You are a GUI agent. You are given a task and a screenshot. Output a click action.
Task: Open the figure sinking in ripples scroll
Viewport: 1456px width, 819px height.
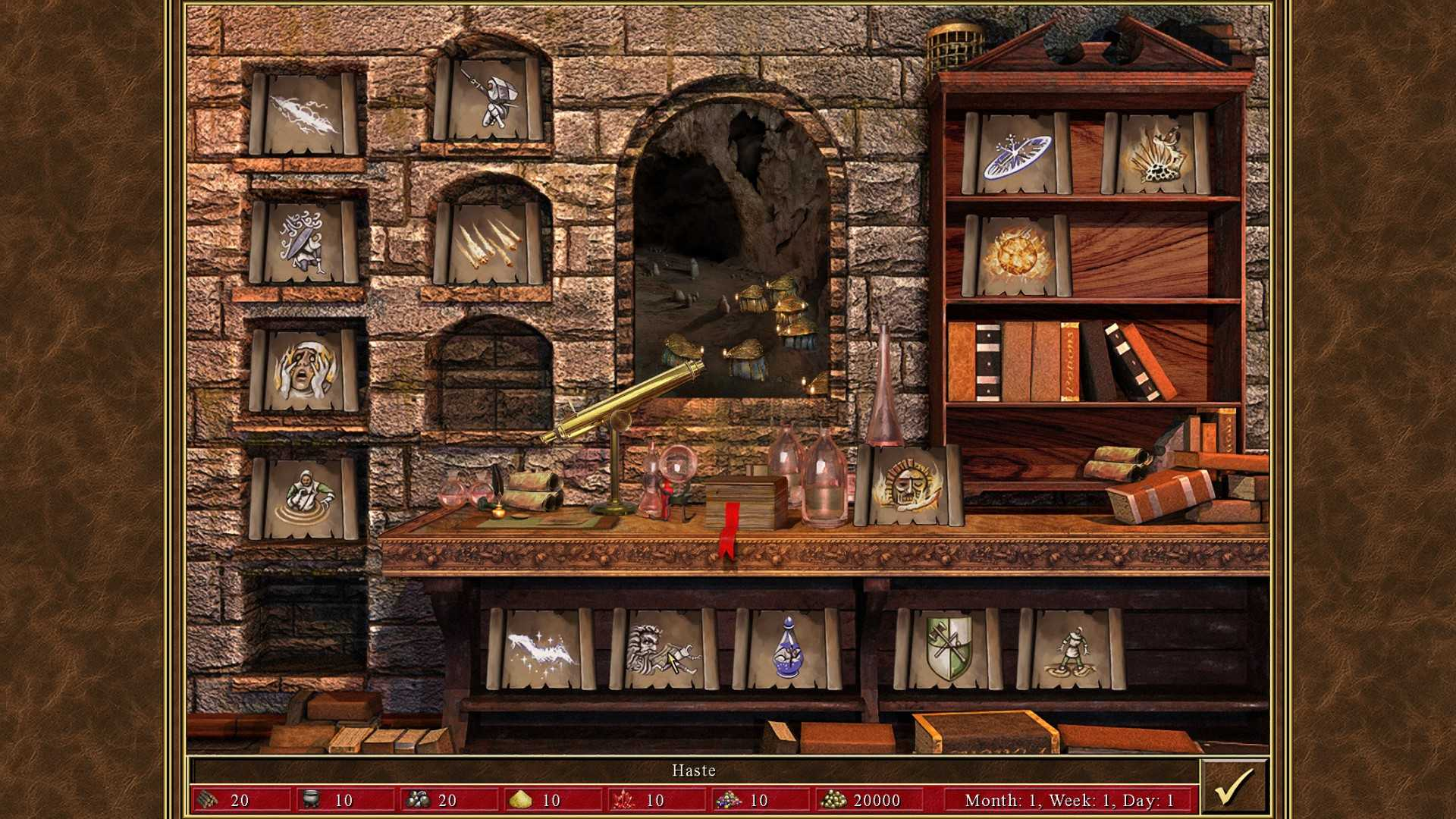pyautogui.click(x=304, y=498)
